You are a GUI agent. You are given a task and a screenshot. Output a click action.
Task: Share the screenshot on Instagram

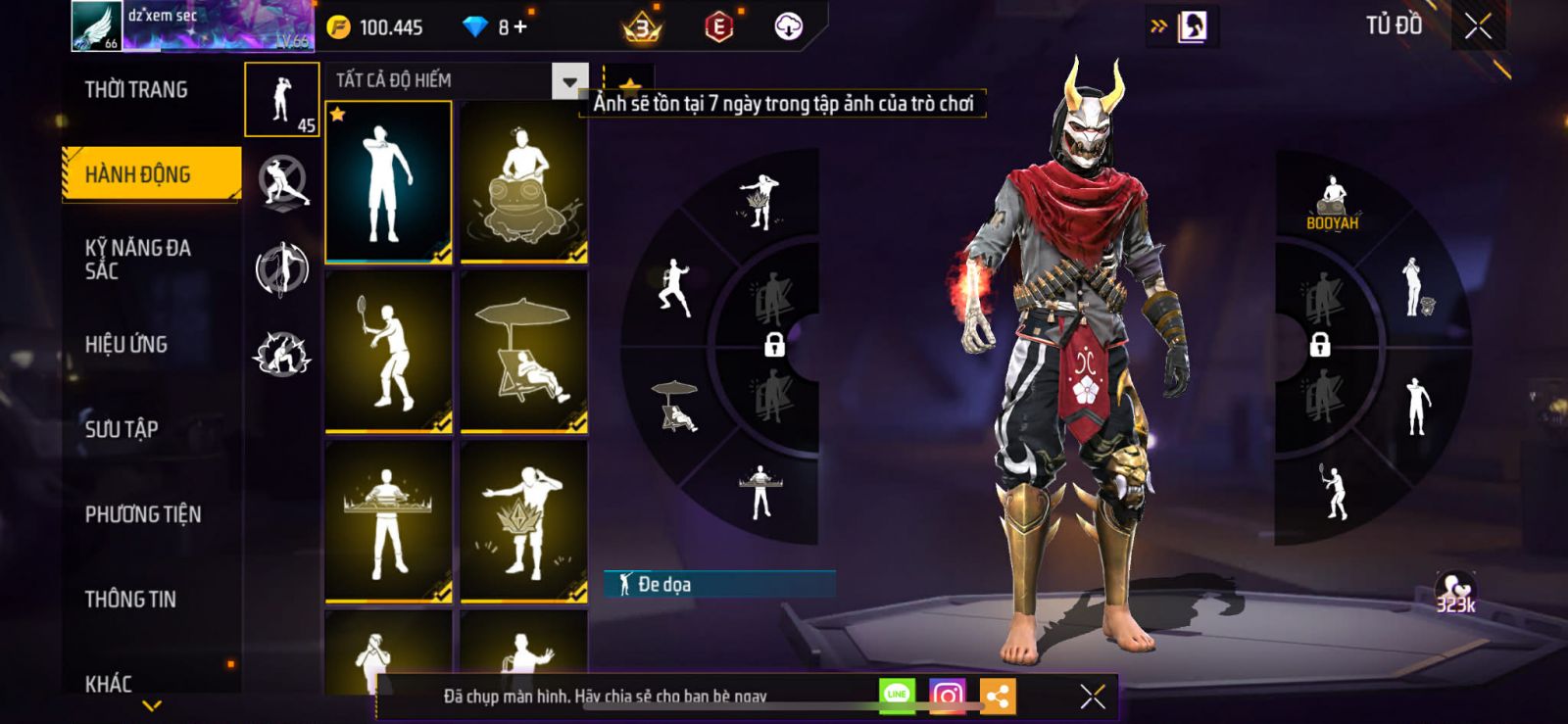pyautogui.click(x=947, y=696)
